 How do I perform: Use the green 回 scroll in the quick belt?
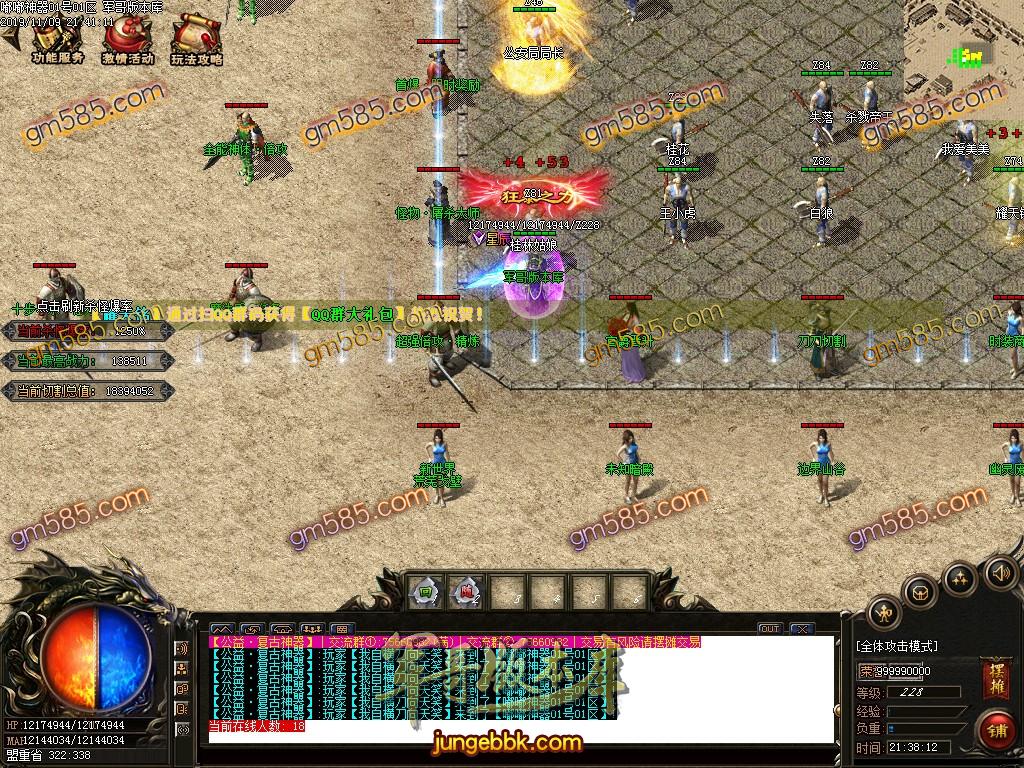click(425, 593)
